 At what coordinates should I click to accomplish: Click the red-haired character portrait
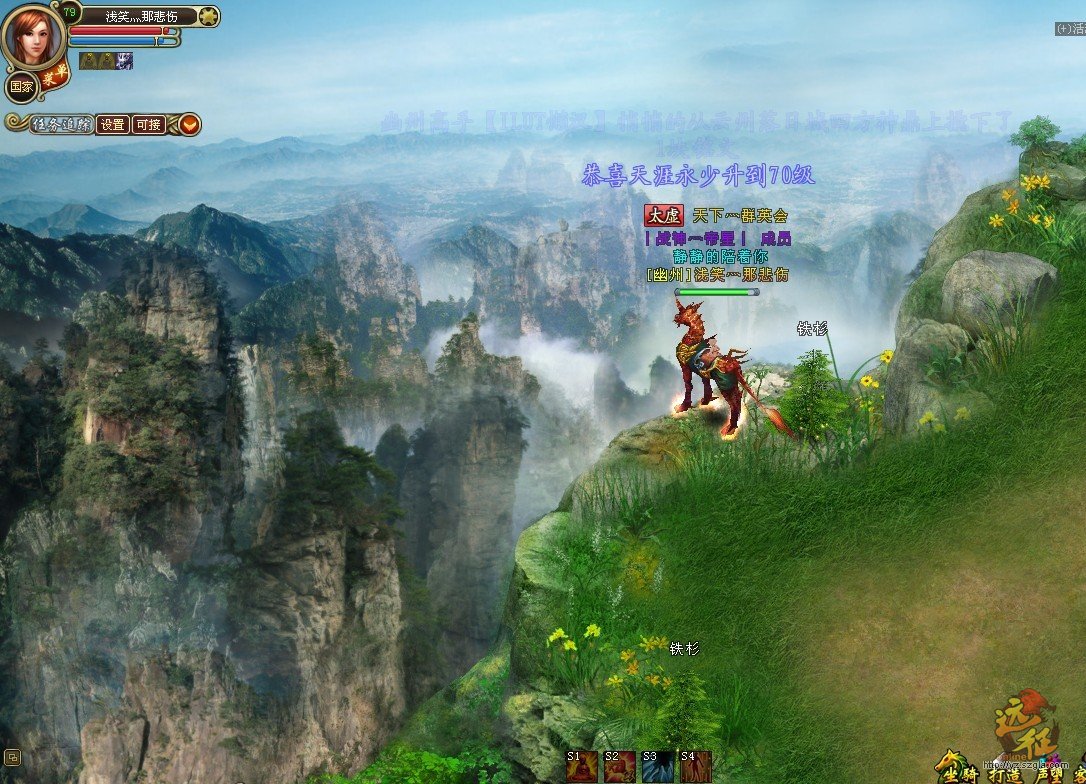[x=32, y=37]
